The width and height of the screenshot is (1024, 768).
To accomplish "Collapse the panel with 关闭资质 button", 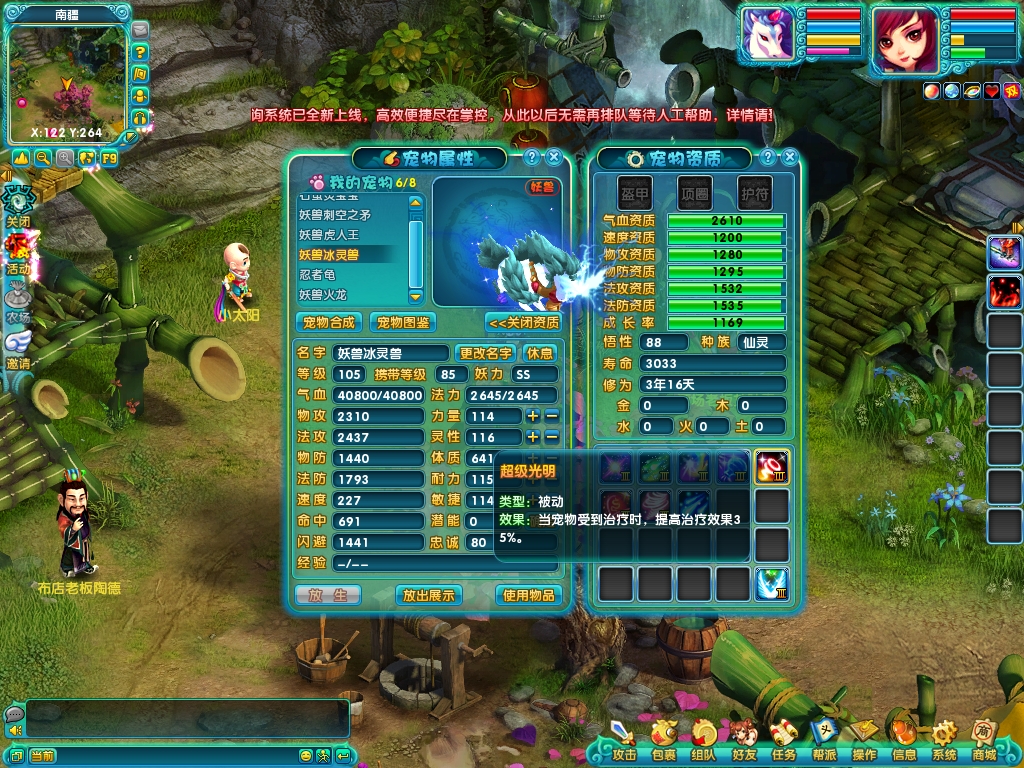I will (x=523, y=322).
